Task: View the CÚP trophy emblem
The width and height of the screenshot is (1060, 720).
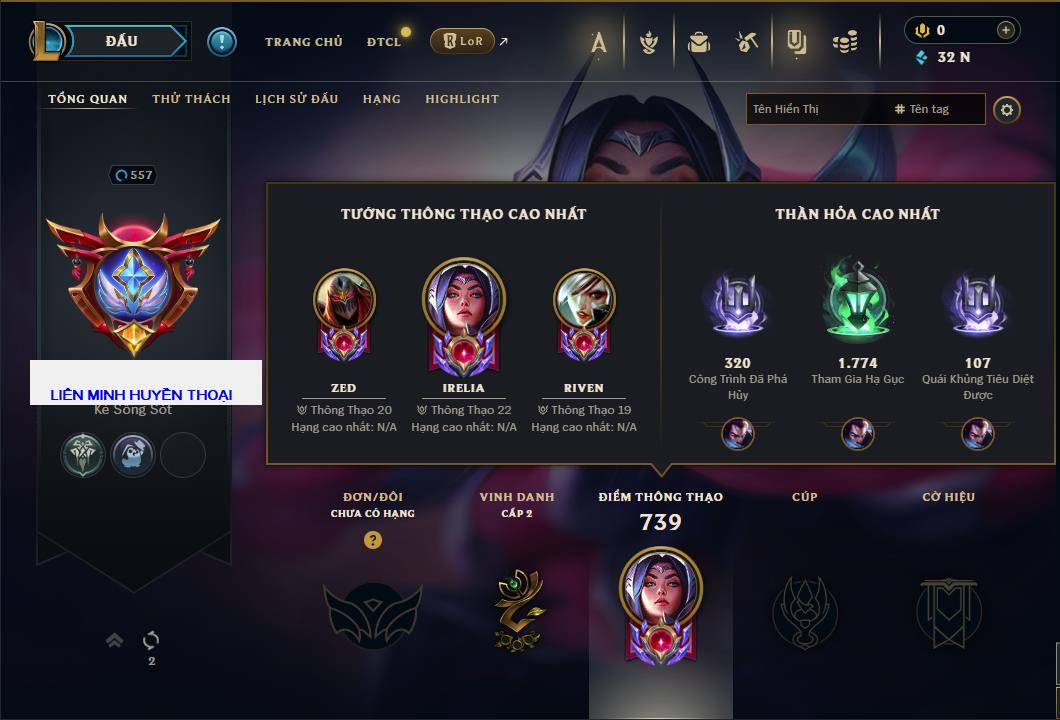Action: click(x=804, y=611)
